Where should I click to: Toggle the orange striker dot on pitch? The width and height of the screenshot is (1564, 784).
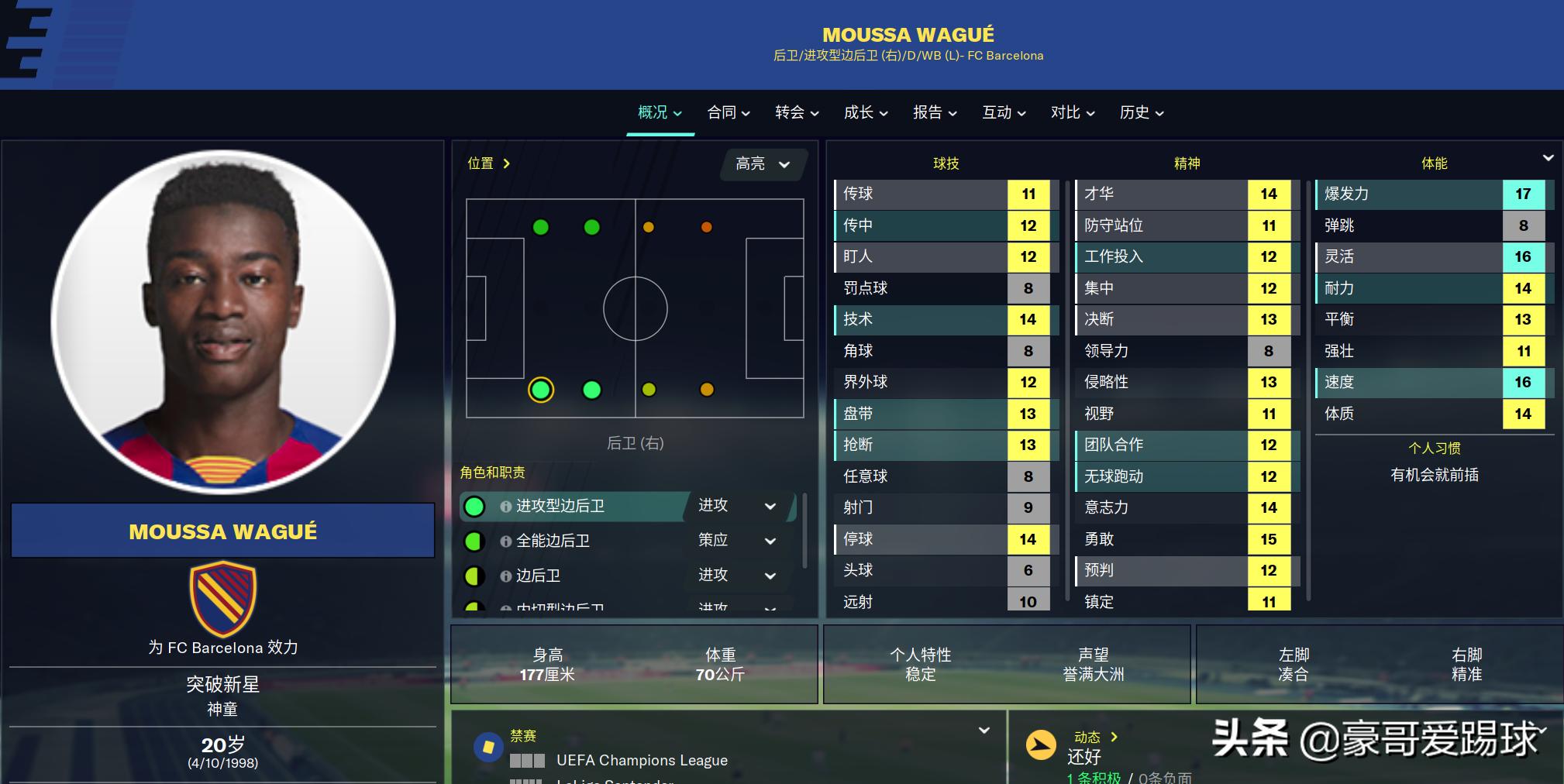[706, 227]
